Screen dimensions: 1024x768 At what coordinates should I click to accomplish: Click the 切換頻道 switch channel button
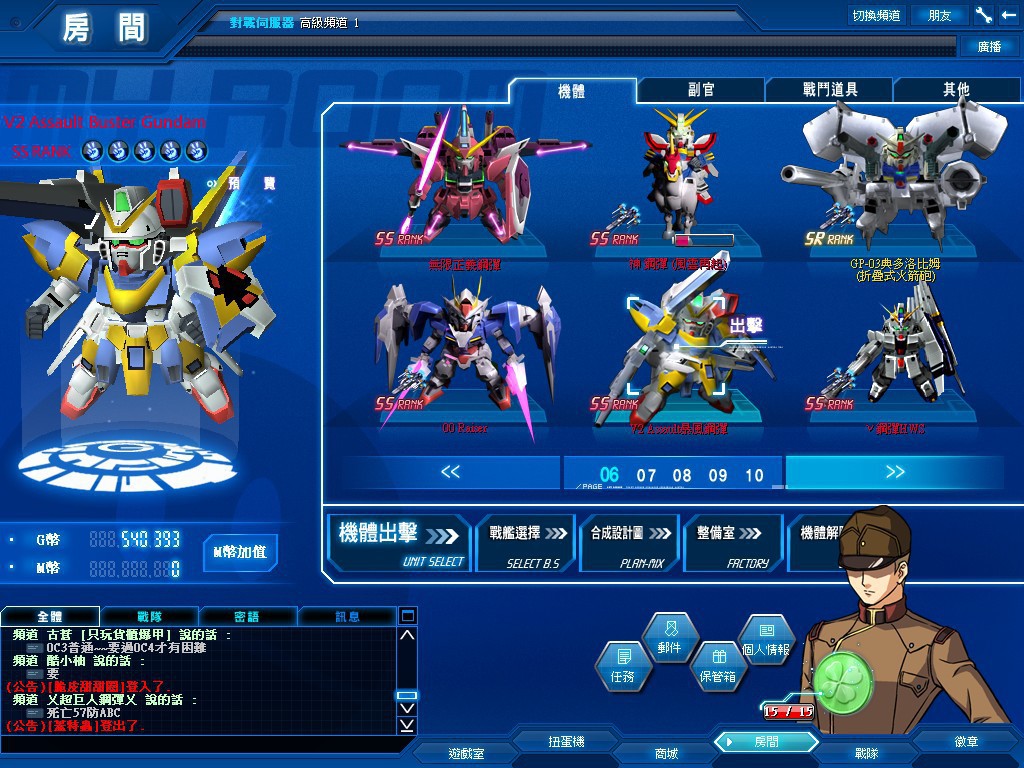coord(876,15)
